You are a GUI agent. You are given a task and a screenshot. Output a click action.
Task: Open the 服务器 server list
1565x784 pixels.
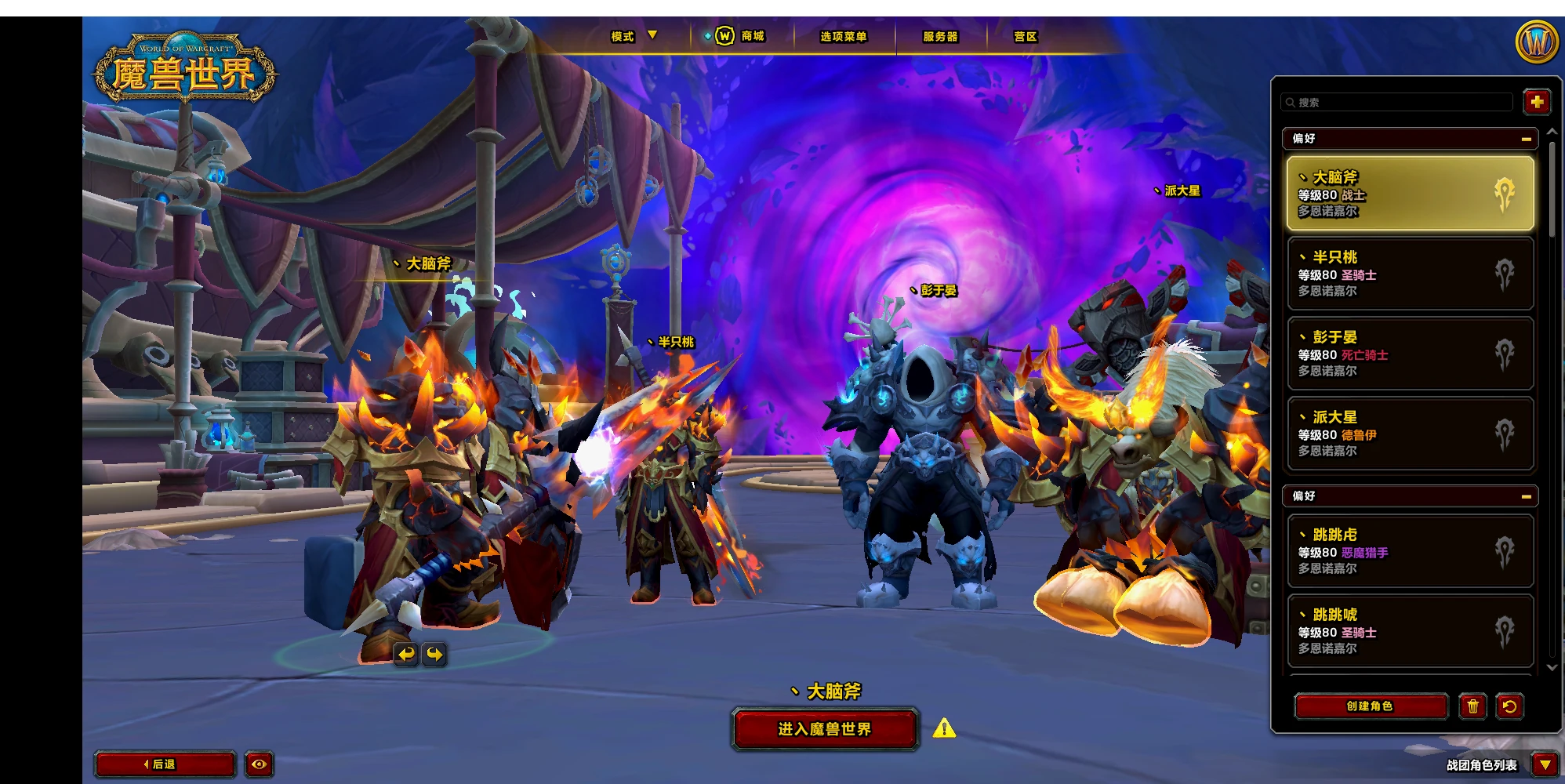point(940,37)
